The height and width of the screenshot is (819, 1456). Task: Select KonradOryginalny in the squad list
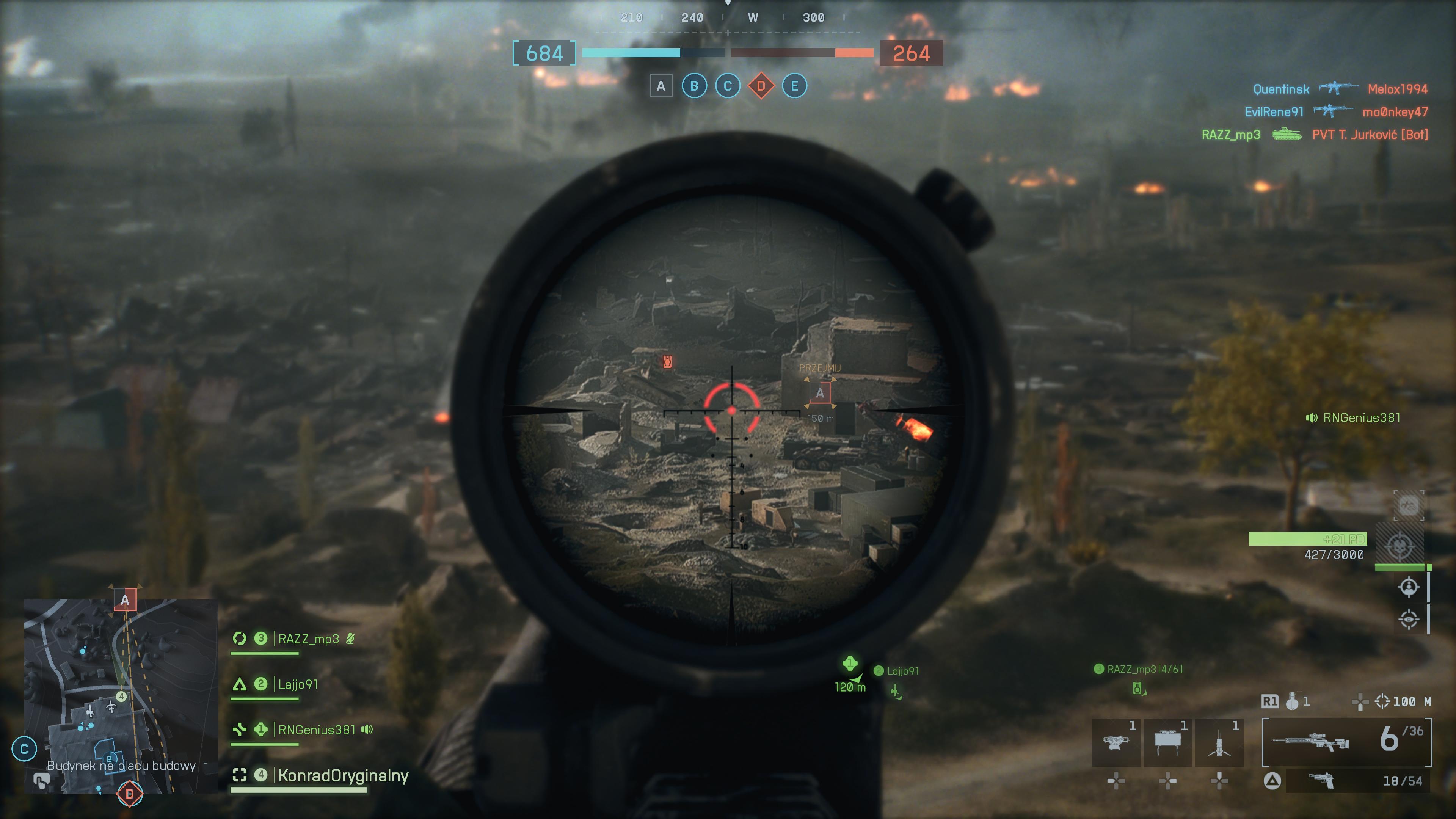tap(342, 775)
